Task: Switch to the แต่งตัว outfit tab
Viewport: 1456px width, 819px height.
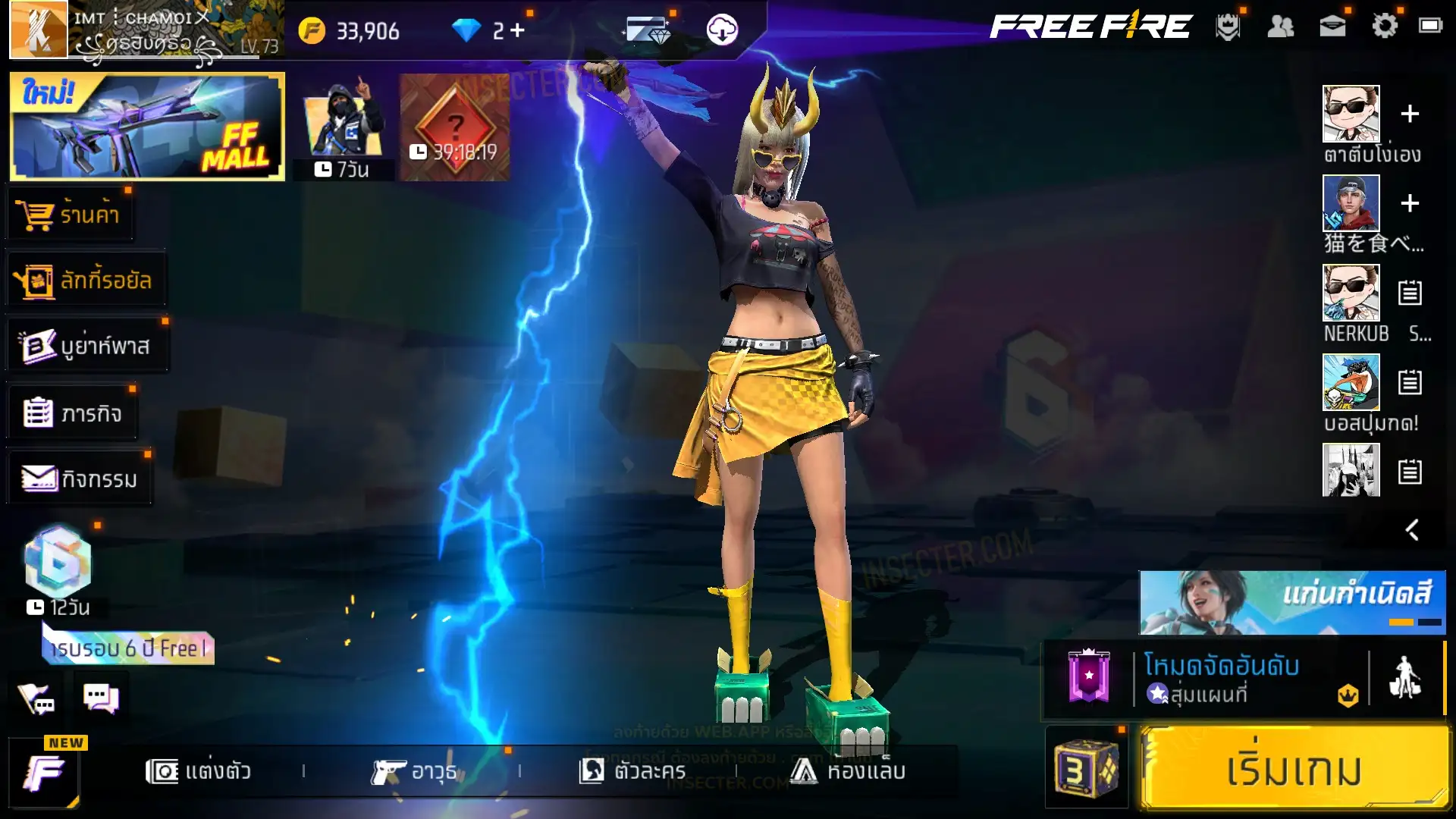Action: click(199, 771)
